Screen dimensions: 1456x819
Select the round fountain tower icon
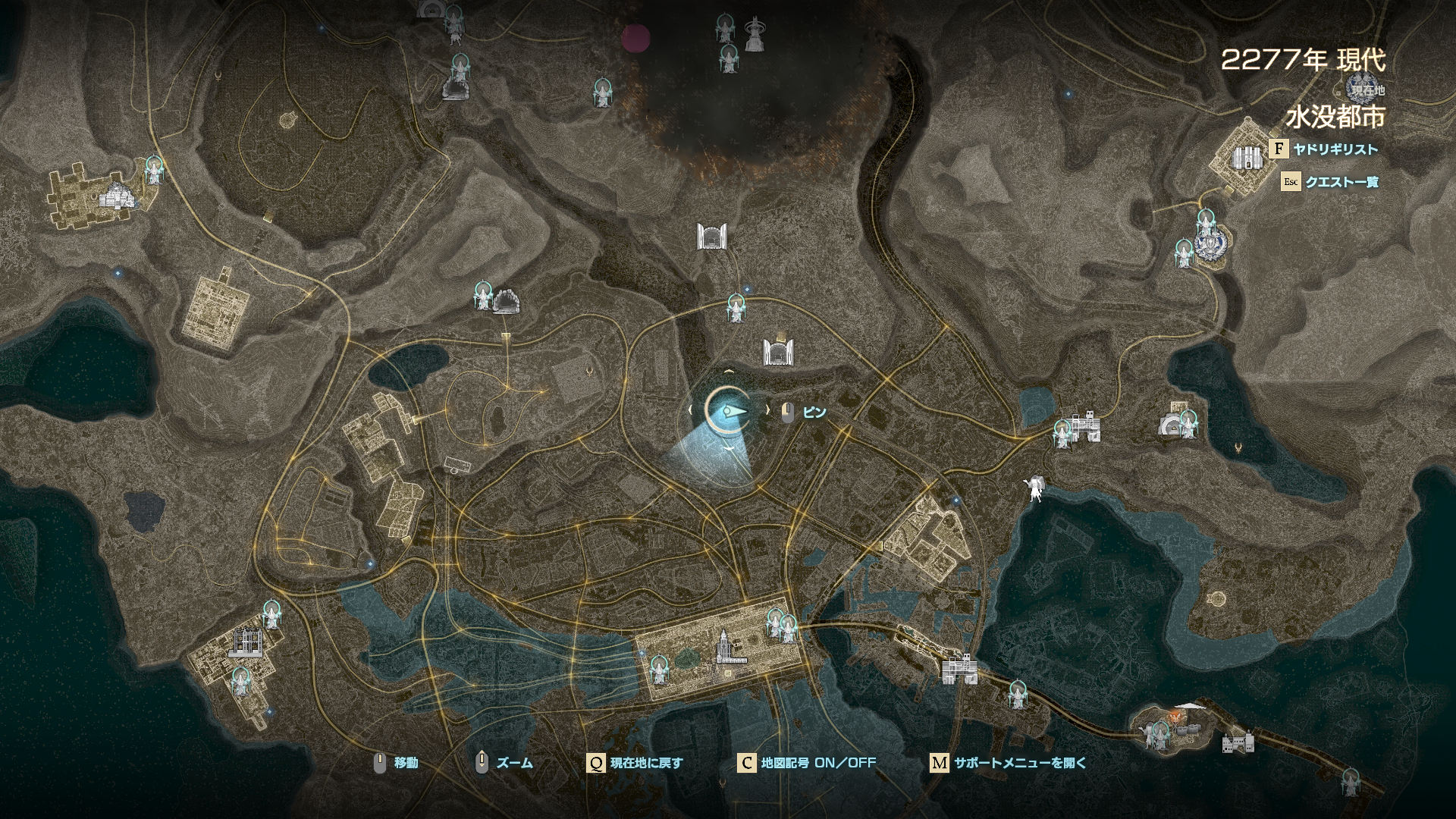[753, 35]
